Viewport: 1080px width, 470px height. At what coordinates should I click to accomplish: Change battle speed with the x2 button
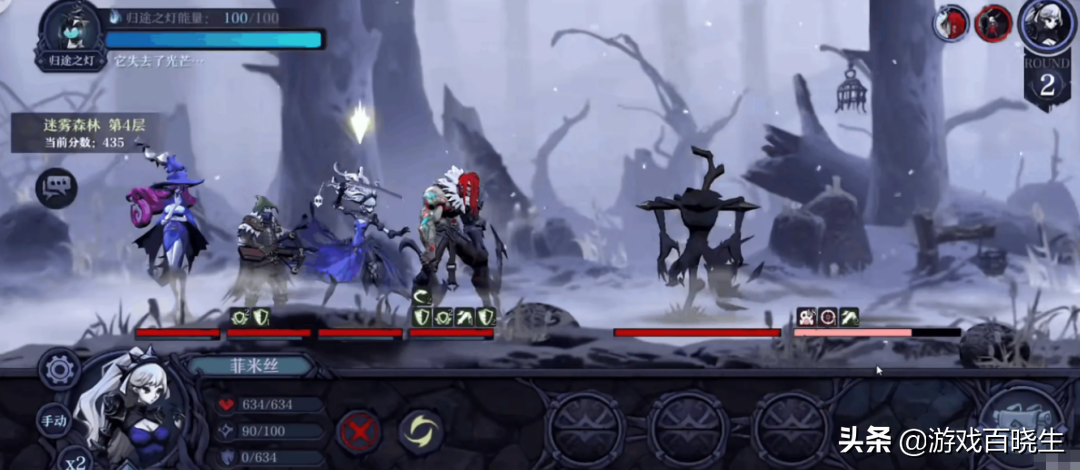pos(73,460)
